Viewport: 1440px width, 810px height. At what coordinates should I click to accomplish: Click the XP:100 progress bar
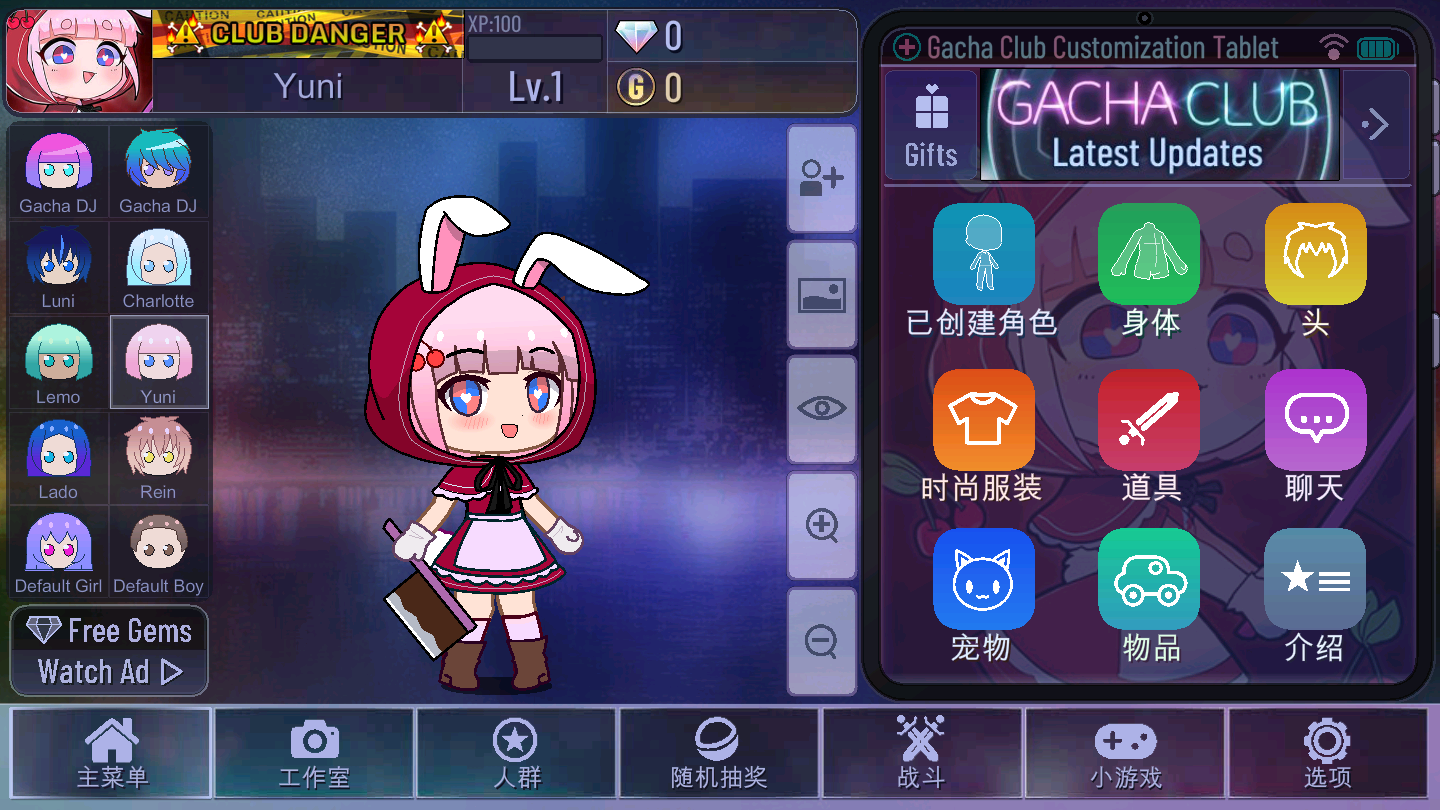(x=534, y=46)
